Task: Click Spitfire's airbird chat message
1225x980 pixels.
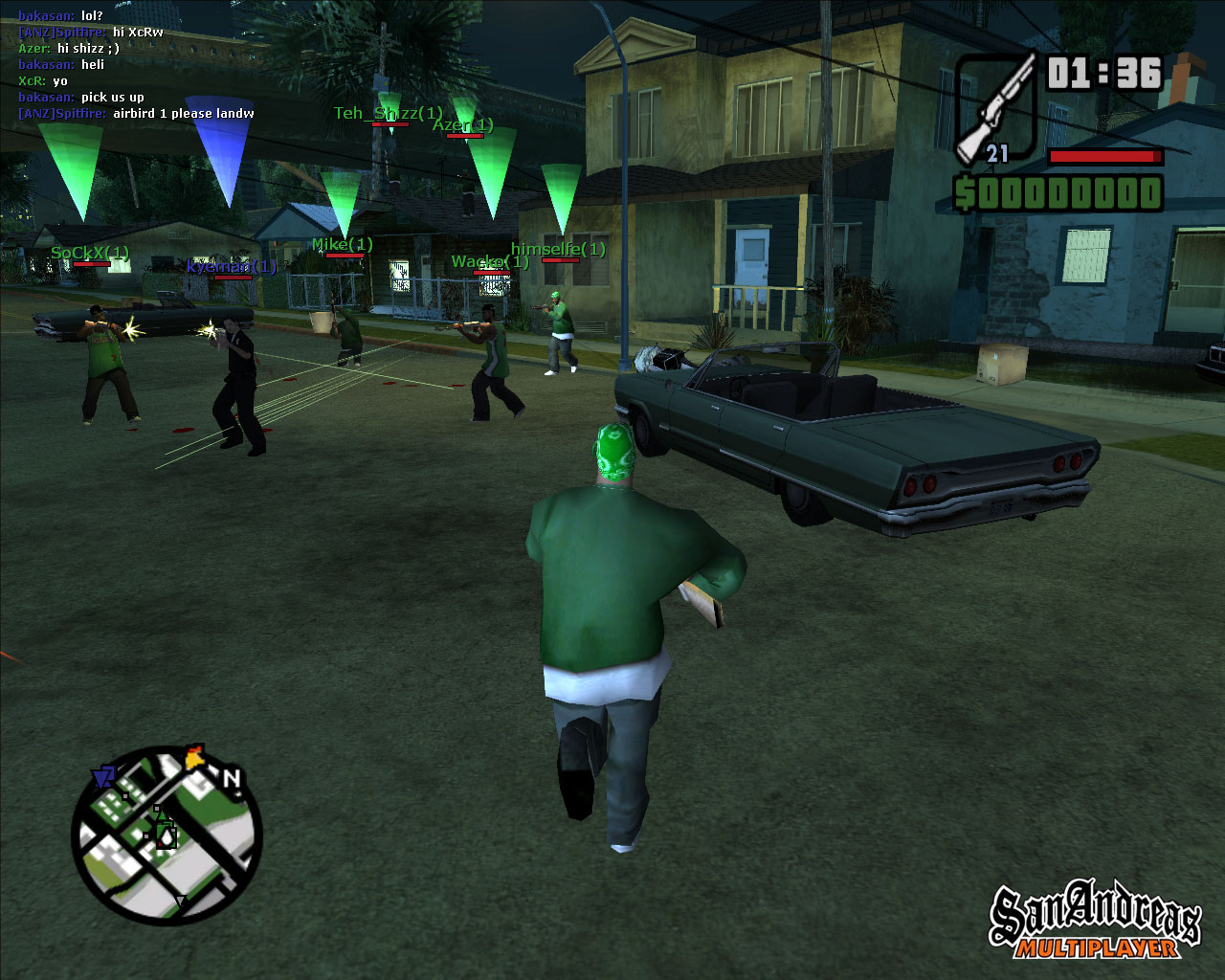Action: (136, 114)
